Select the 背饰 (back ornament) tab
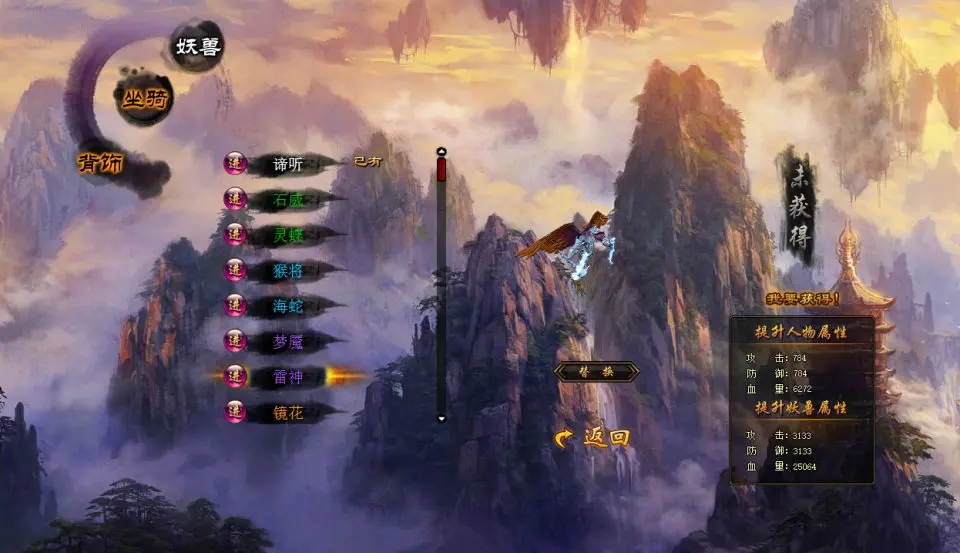Screen dimensions: 960x553 (x=101, y=163)
